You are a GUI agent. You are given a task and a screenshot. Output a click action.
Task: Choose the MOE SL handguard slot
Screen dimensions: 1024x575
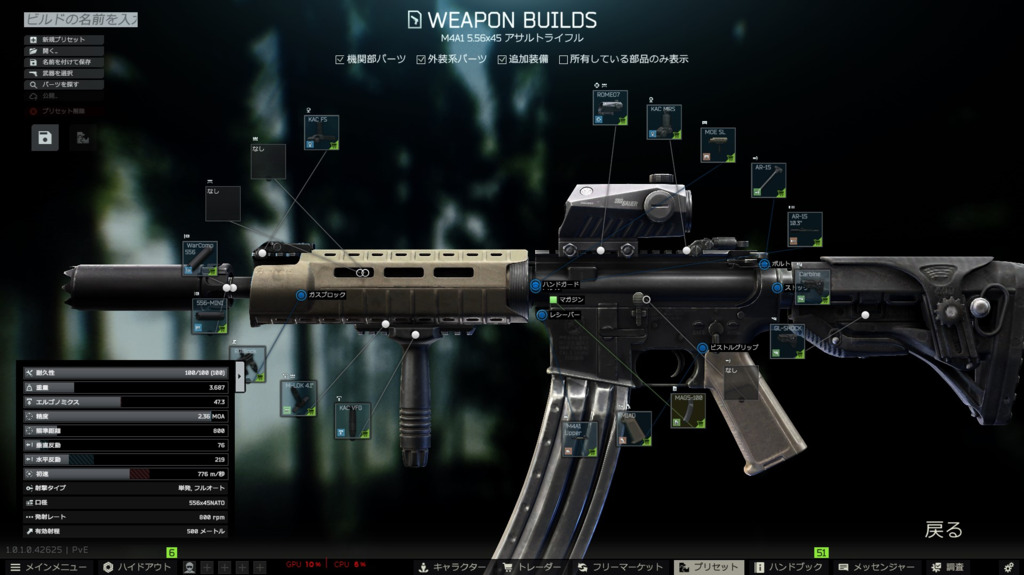718,144
